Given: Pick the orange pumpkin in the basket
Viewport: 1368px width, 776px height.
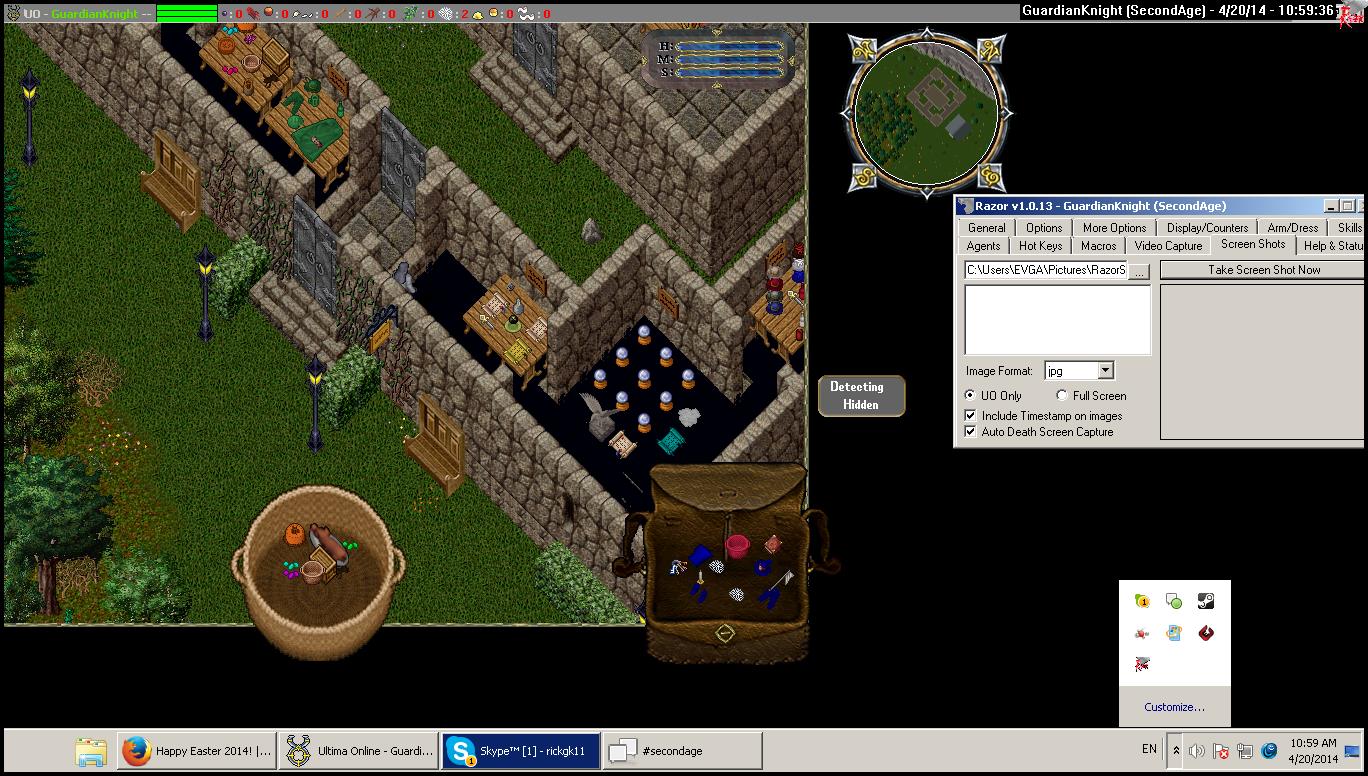Looking at the screenshot, I should 294,534.
